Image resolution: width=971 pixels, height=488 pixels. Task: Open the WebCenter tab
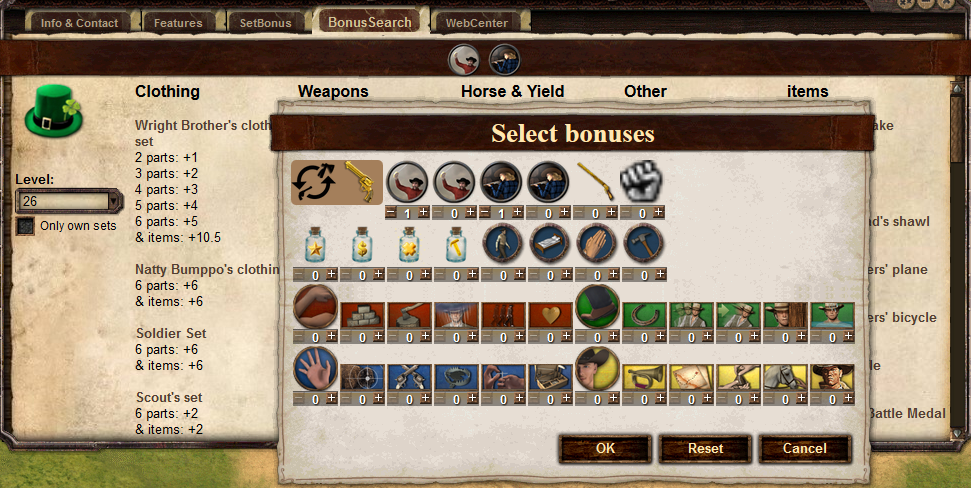pos(477,22)
